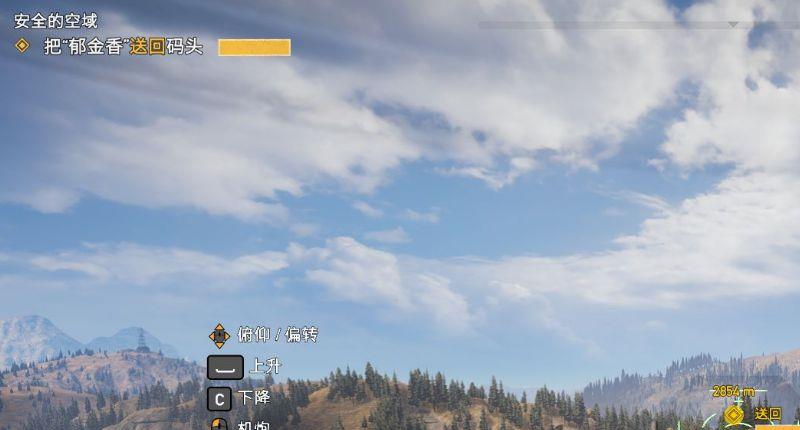Click the yellow "送回" waypoint marker

coord(735,413)
